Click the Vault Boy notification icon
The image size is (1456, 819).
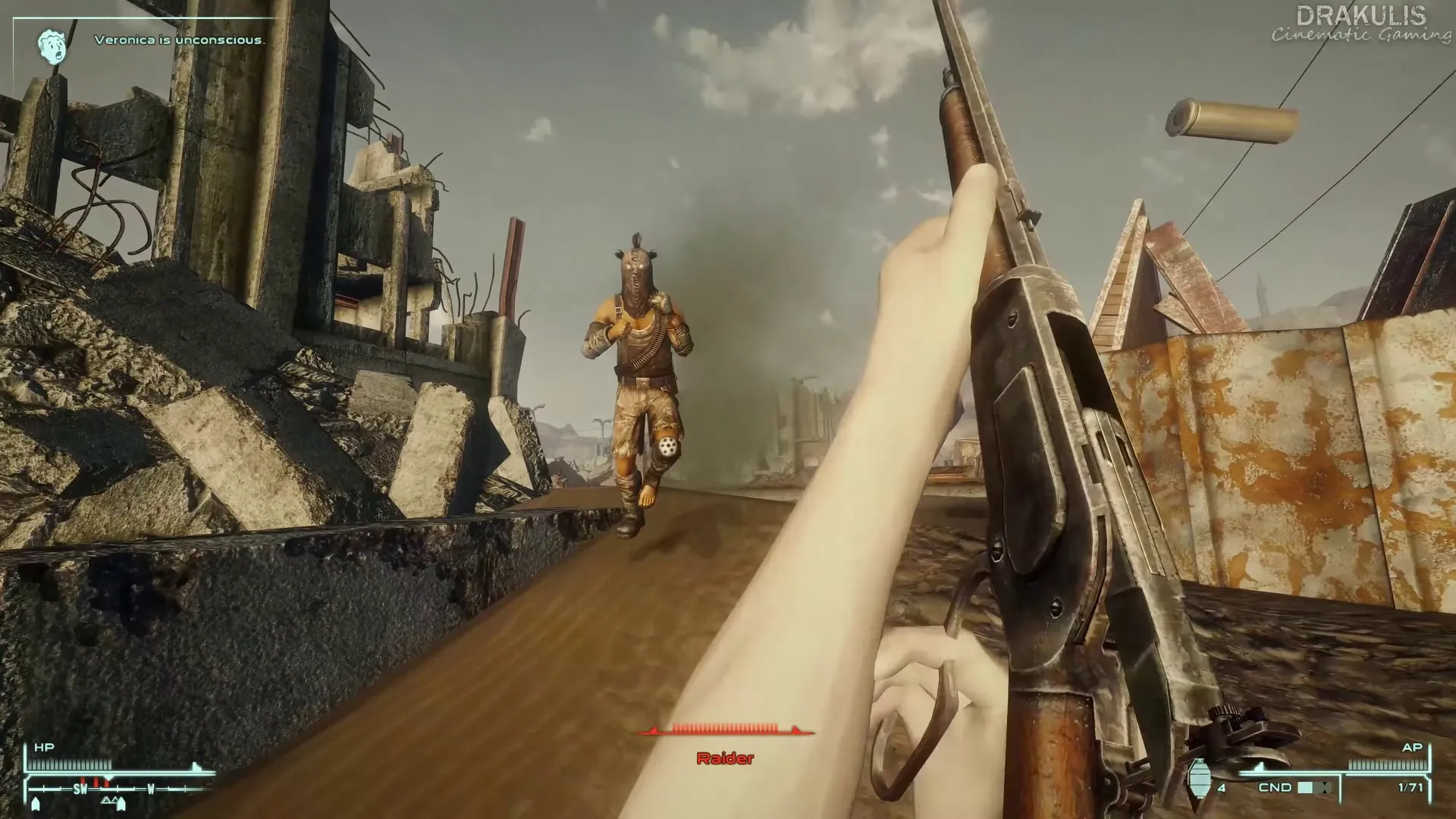(53, 45)
